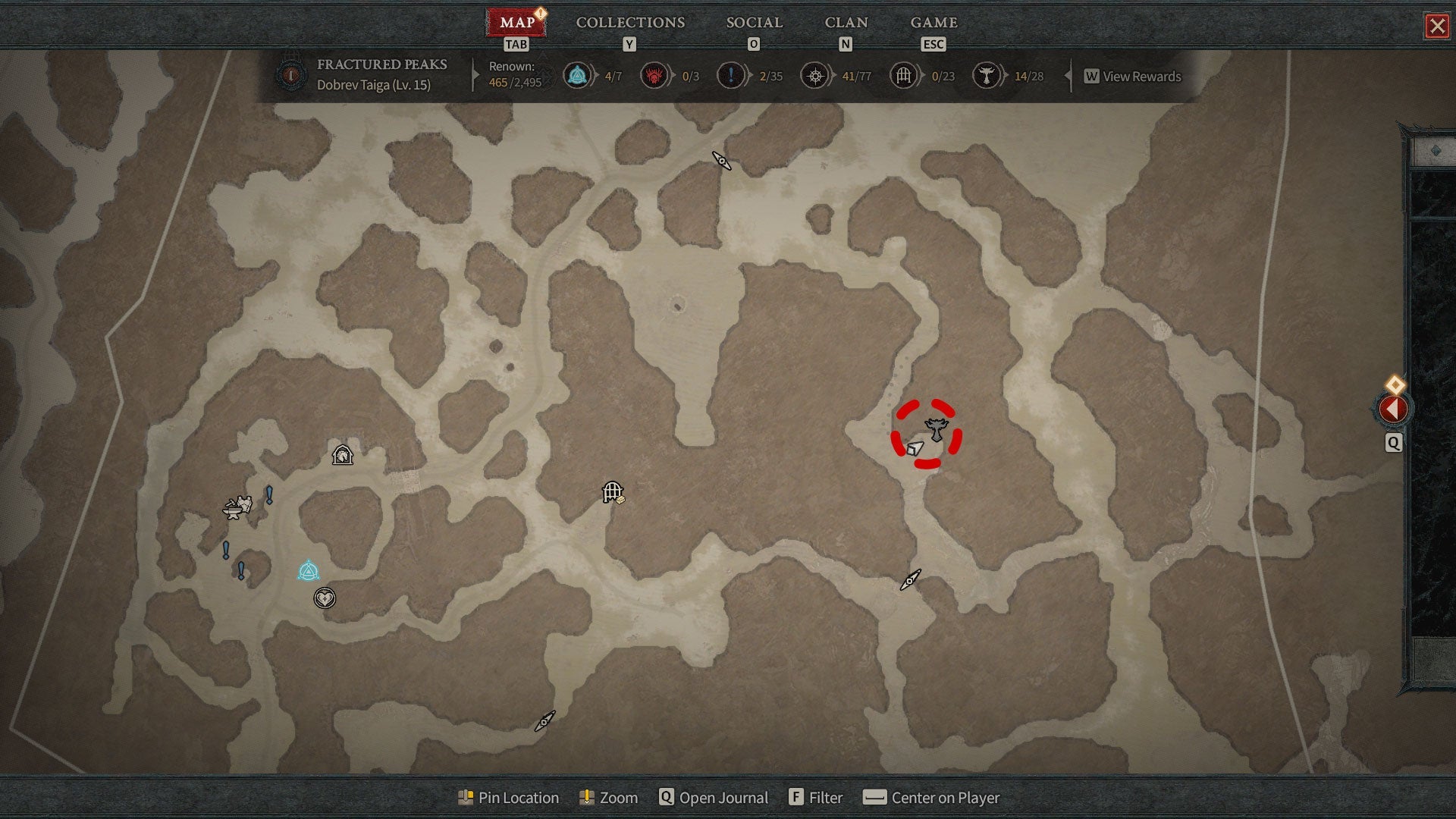
Task: Select the arched doorway map marker
Action: click(x=343, y=455)
